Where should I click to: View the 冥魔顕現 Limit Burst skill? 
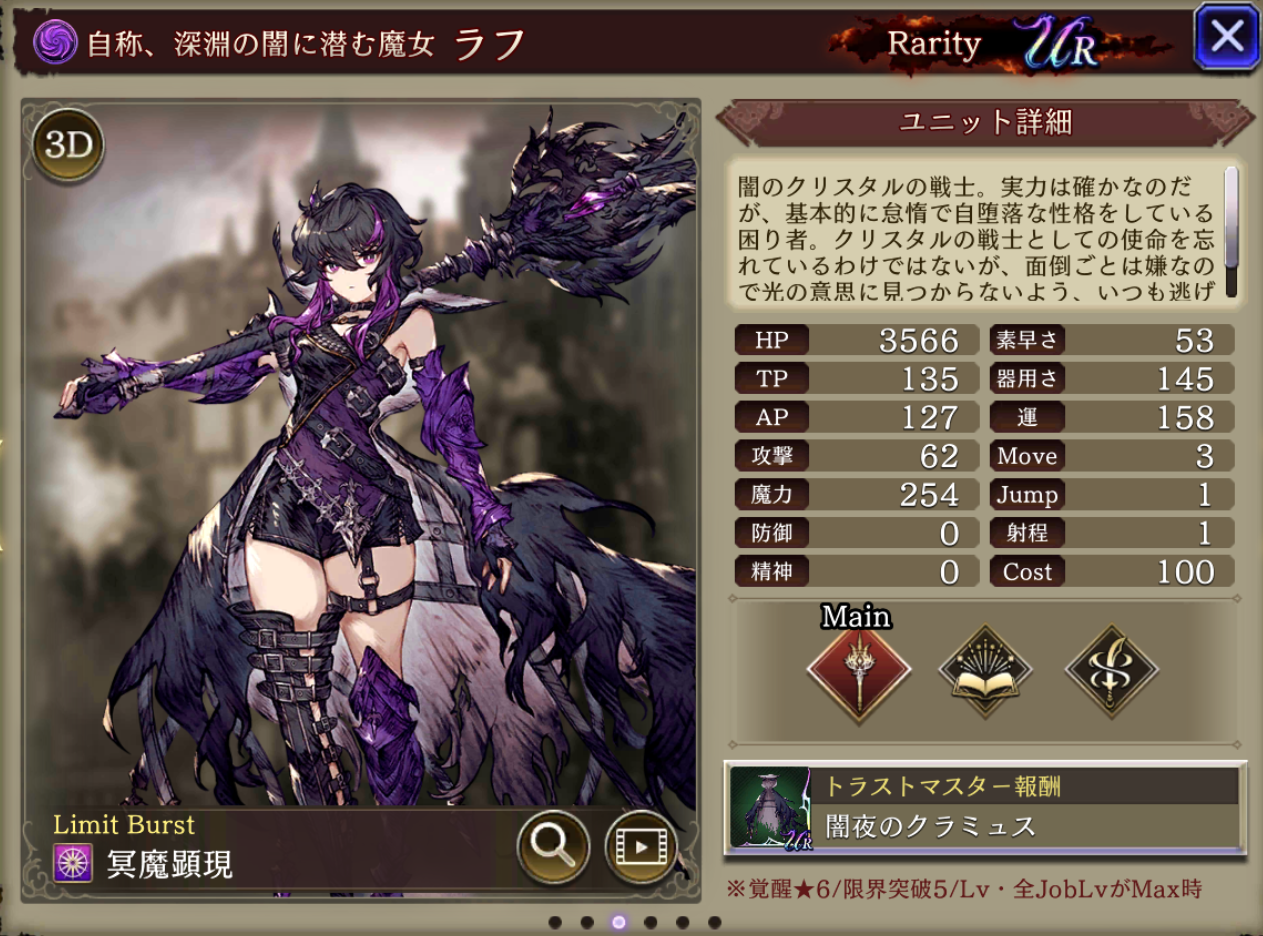tap(170, 864)
